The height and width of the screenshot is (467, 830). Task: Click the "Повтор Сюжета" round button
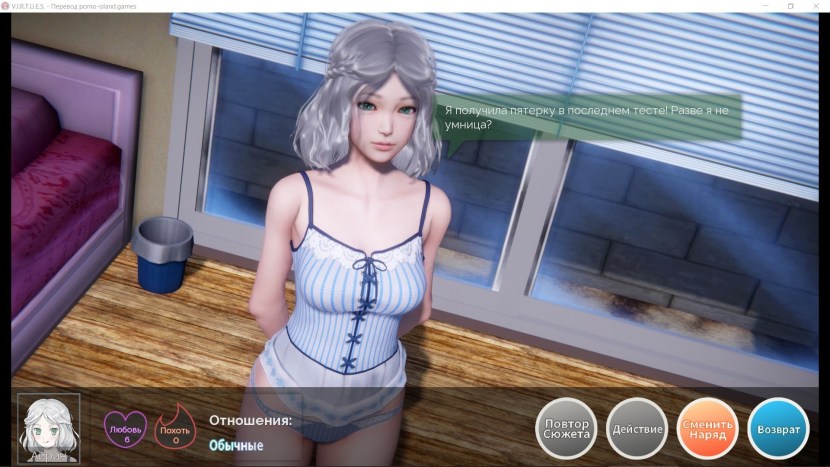click(x=566, y=429)
